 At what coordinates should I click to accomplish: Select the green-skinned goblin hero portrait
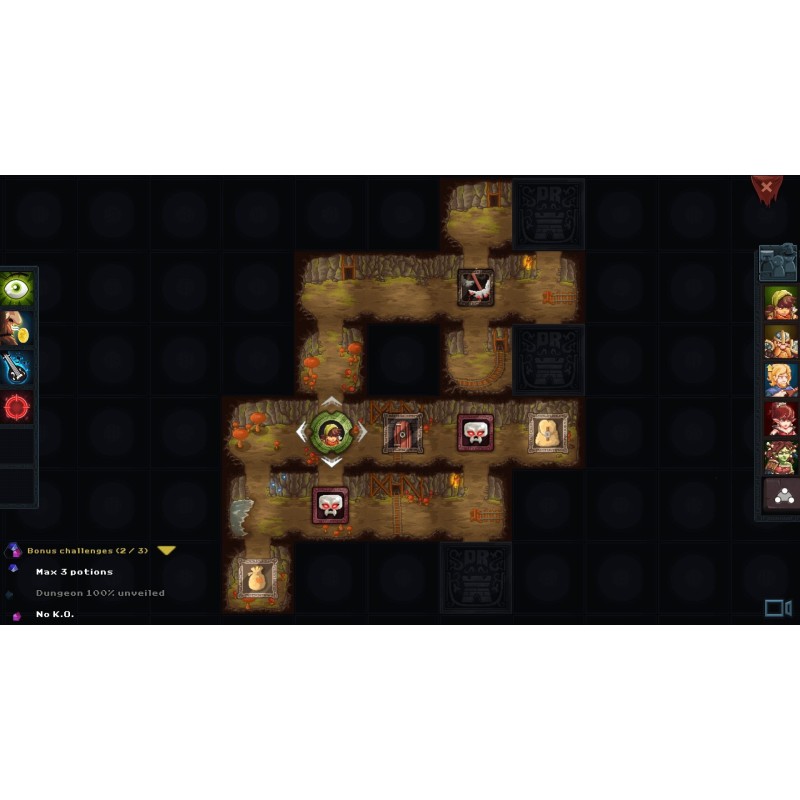click(x=780, y=456)
